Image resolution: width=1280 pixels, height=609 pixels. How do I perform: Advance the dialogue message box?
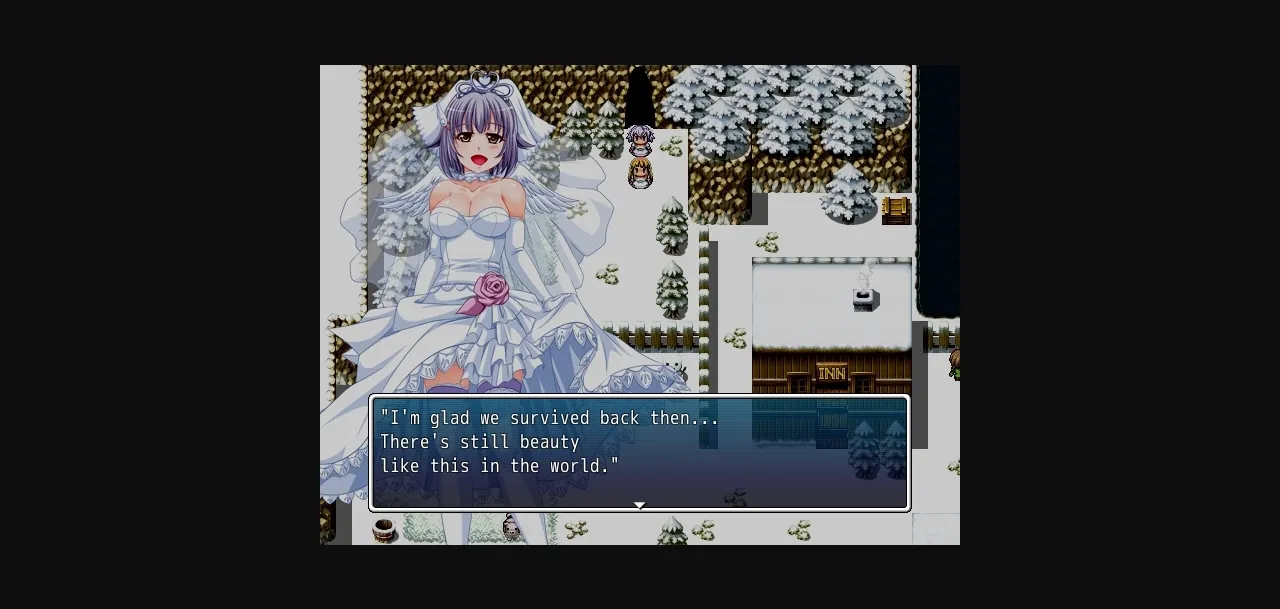640,452
